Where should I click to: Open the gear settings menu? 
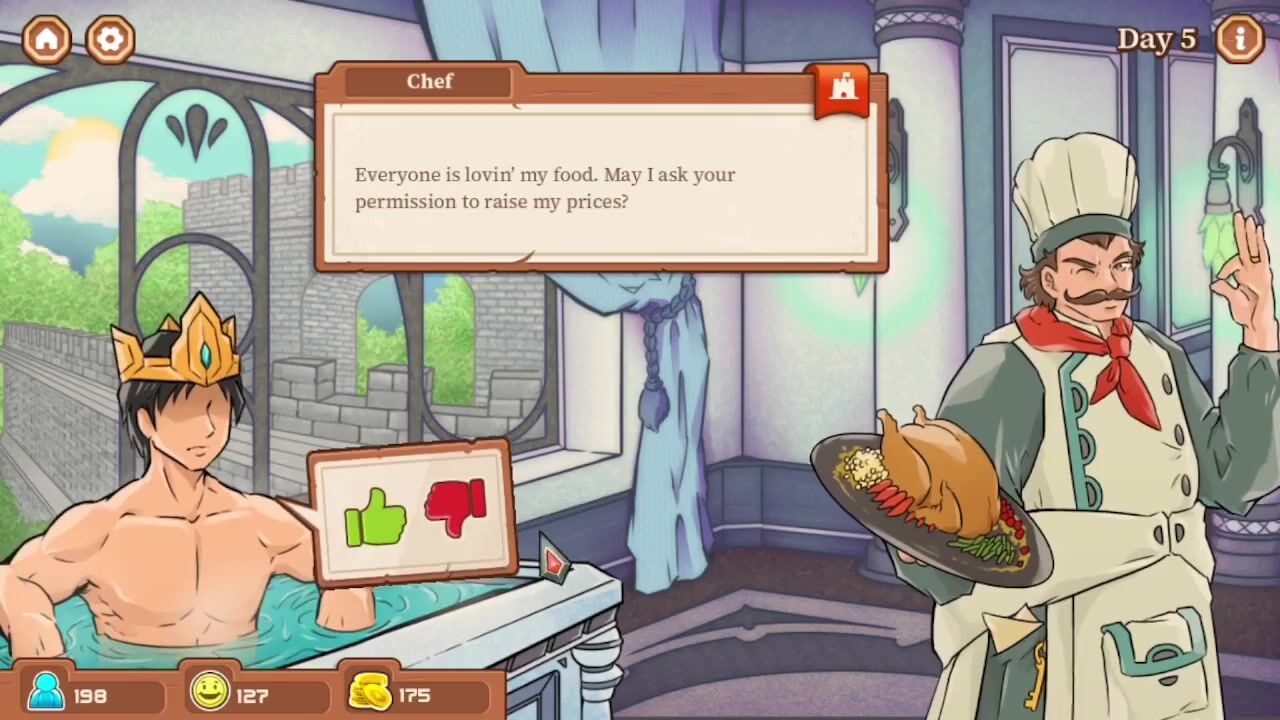110,39
